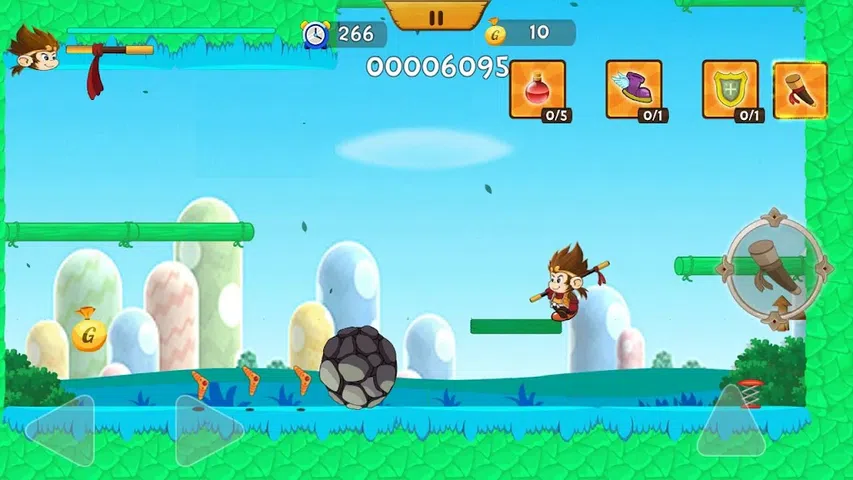Viewport: 853px width, 480px height.
Task: Tap the right arrow move button
Action: 206,431
